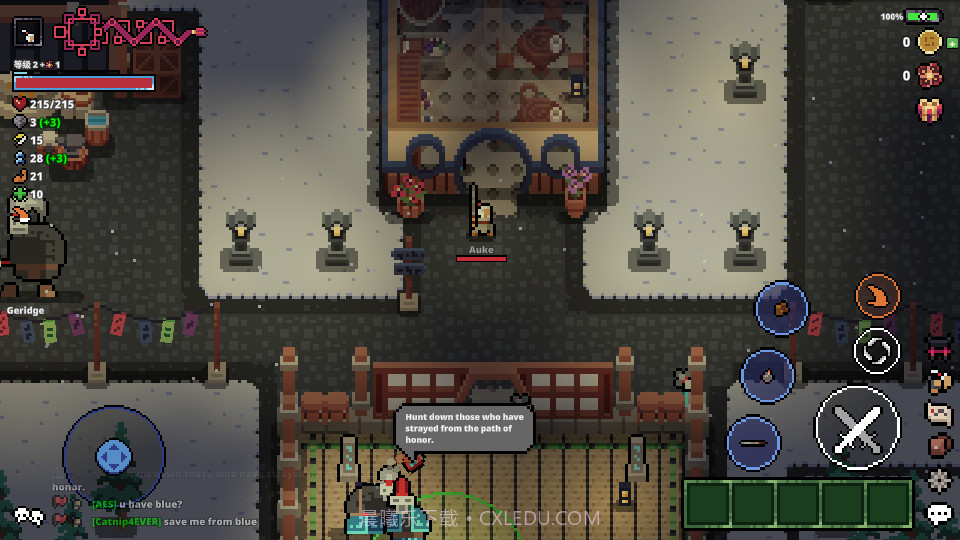Click the gold coin currency icon
The width and height of the screenshot is (960, 540).
click(x=929, y=42)
